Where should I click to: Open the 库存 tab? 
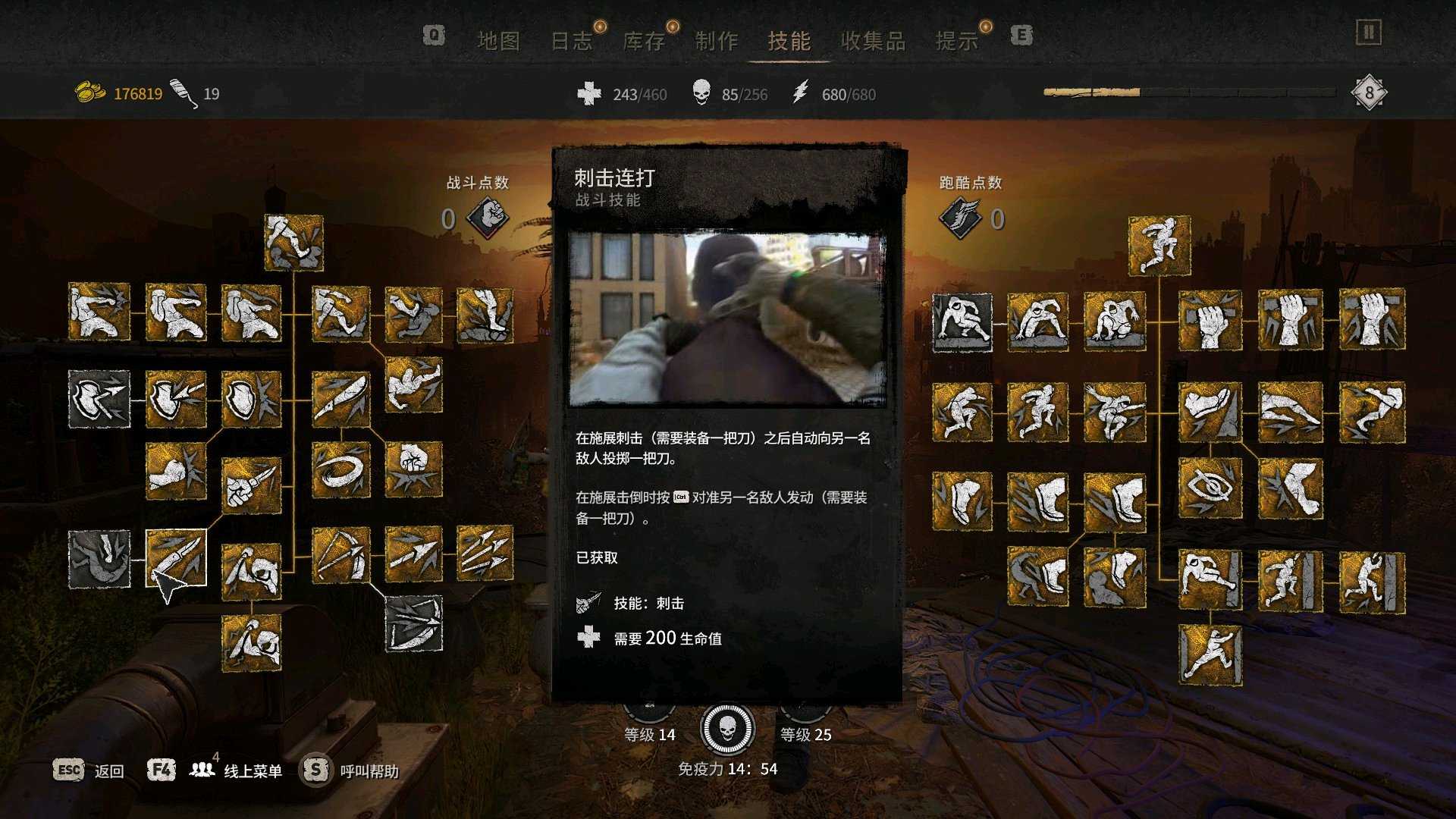click(645, 42)
